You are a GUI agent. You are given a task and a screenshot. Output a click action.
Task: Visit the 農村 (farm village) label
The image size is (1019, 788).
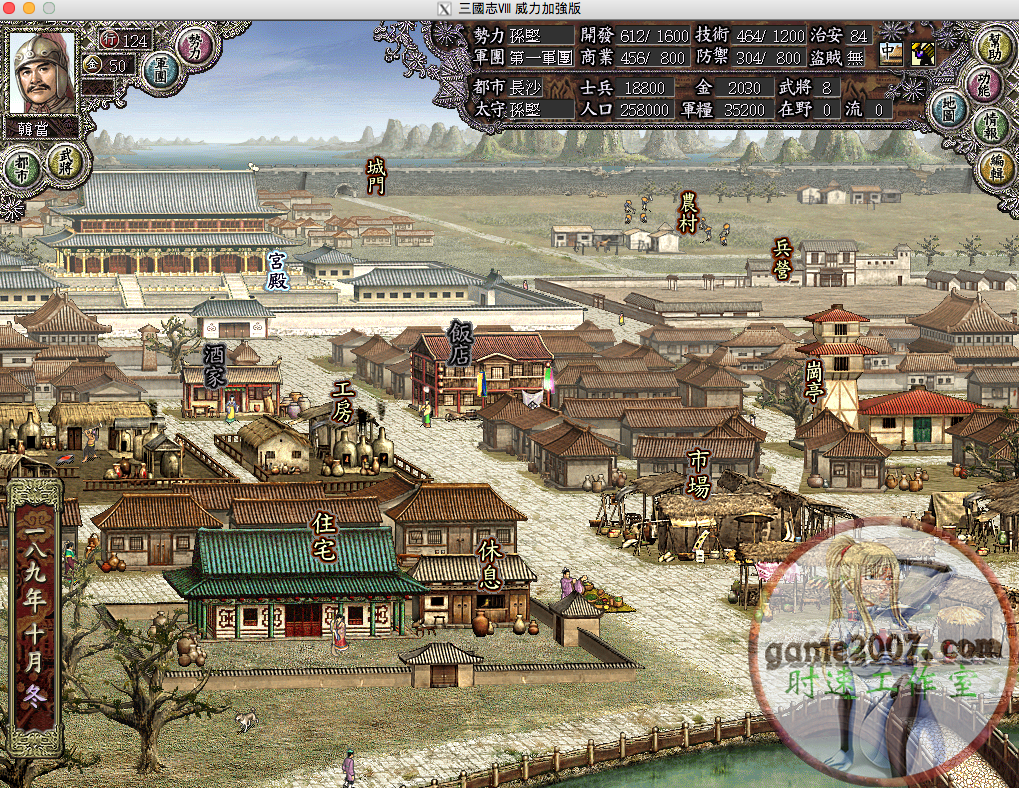click(x=688, y=213)
